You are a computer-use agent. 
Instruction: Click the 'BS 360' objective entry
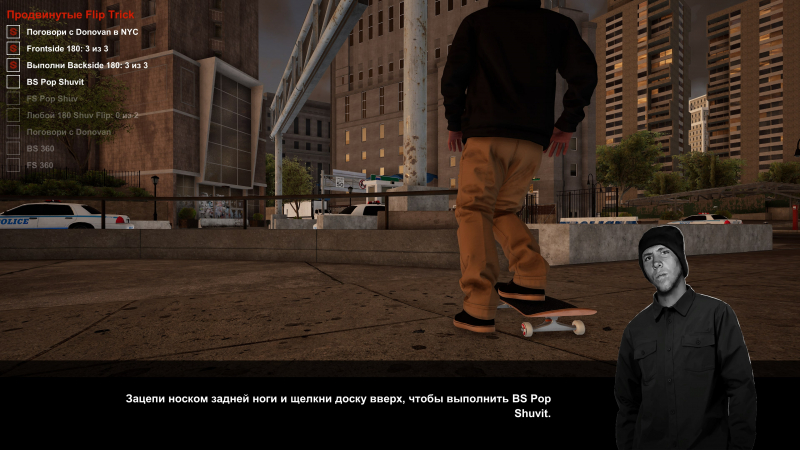click(x=40, y=148)
